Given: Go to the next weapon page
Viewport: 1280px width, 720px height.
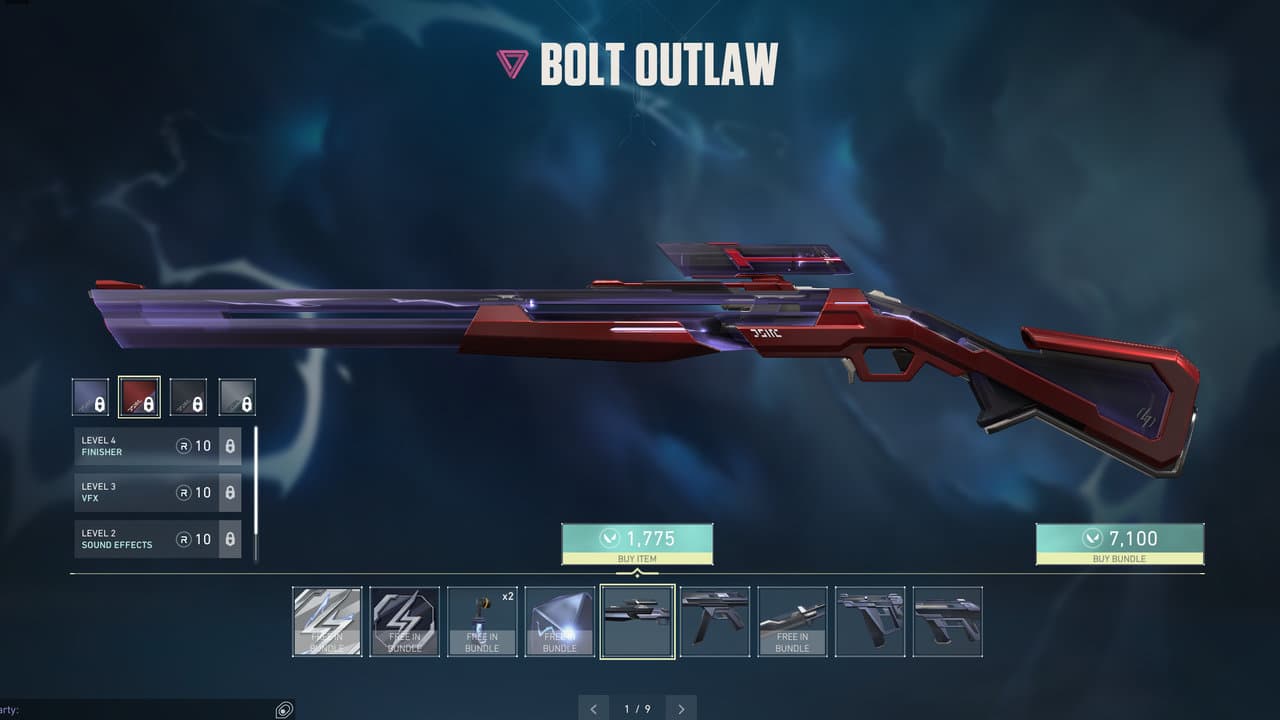Looking at the screenshot, I should coord(681,708).
